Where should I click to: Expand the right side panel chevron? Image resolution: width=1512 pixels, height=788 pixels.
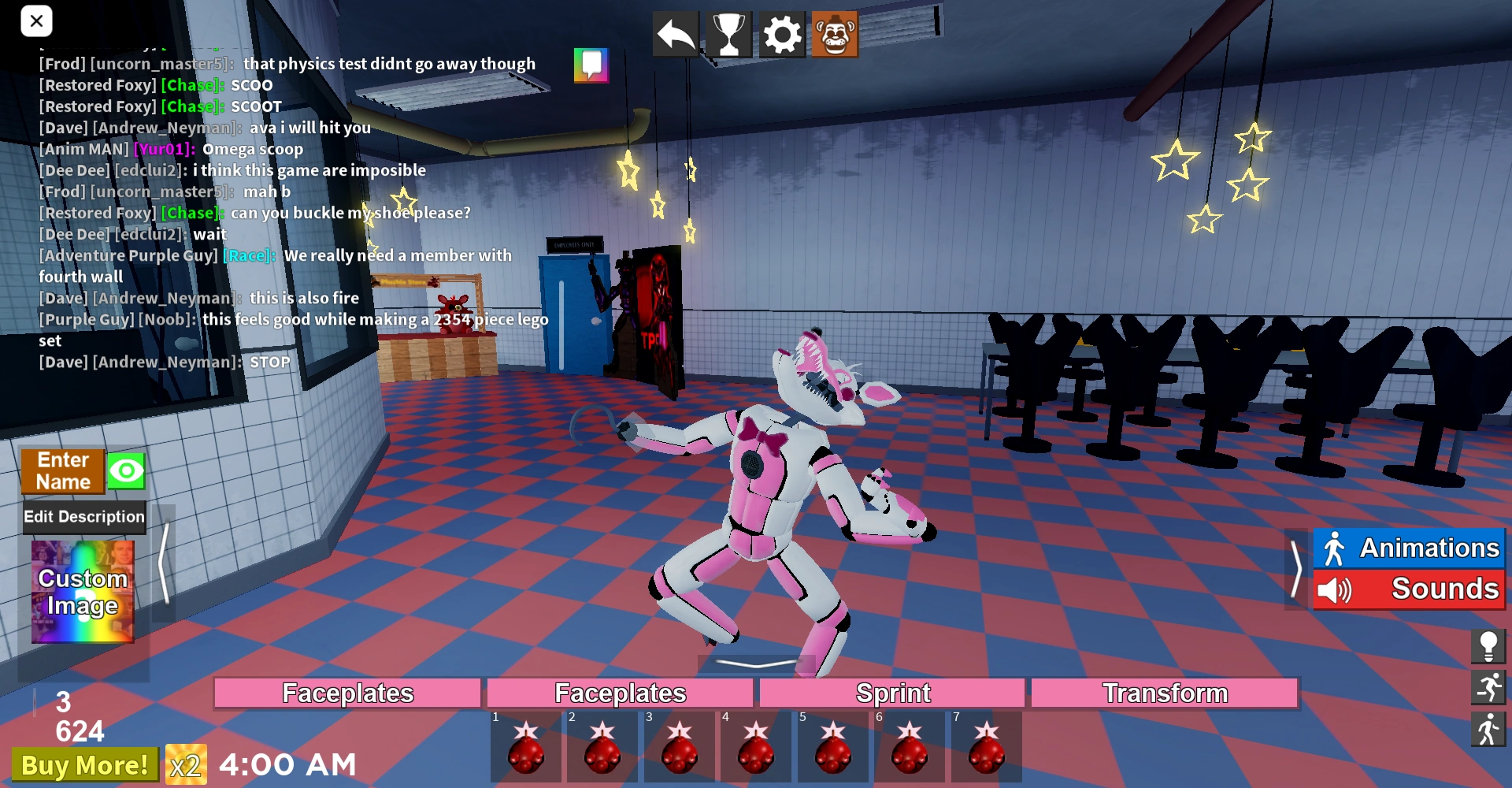click(x=1295, y=569)
